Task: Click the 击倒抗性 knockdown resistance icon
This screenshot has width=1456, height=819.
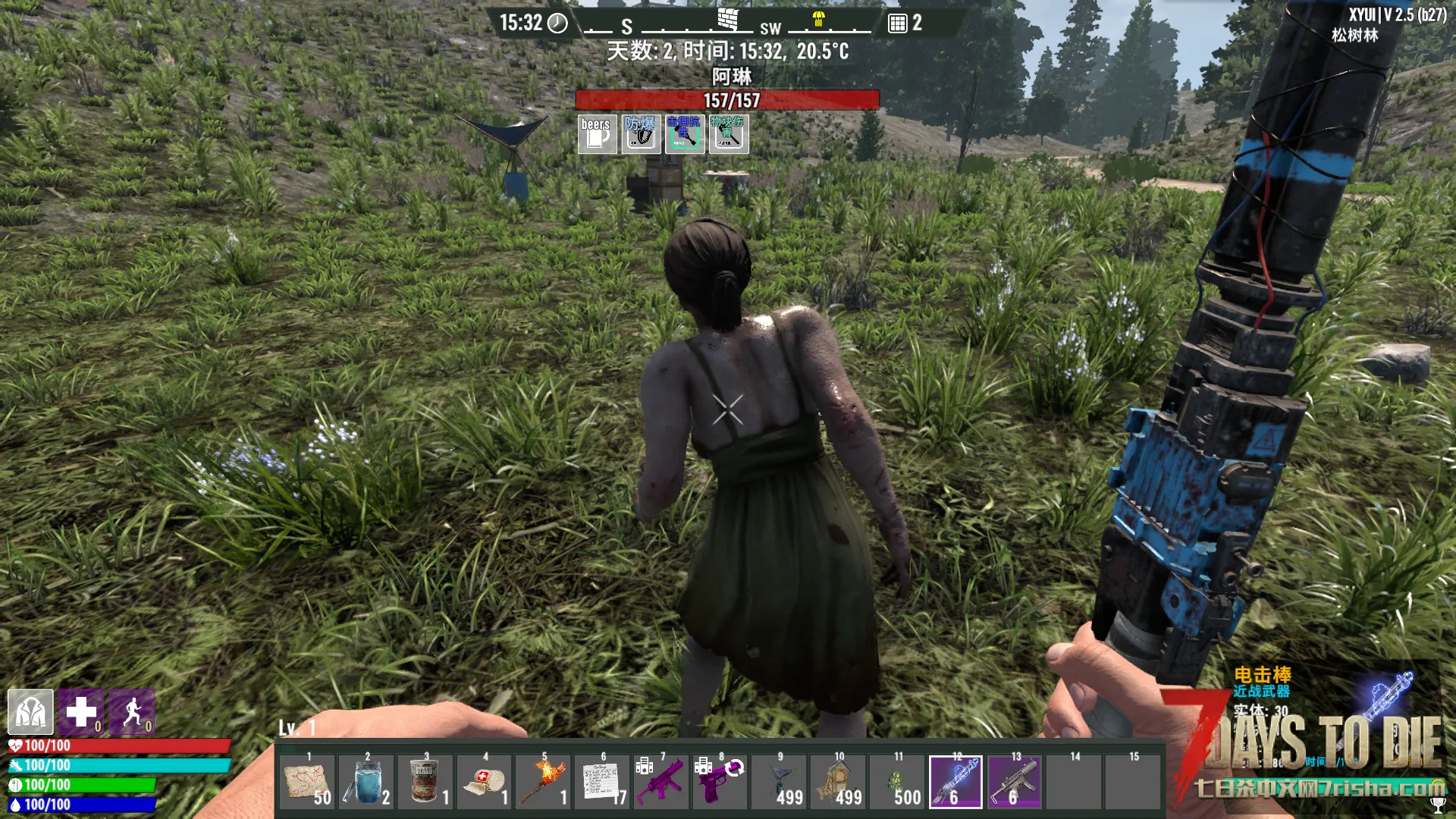Action: (x=685, y=134)
